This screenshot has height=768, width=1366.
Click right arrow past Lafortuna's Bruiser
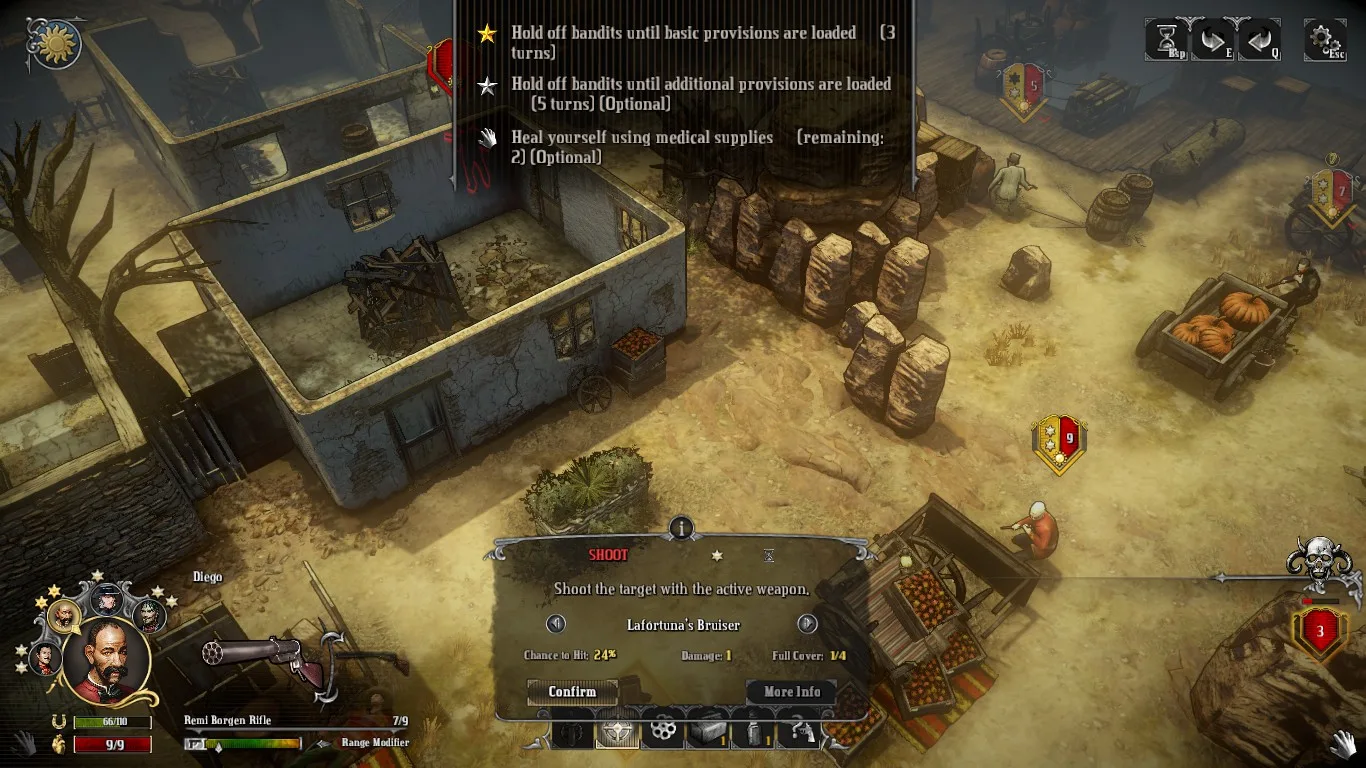[808, 623]
